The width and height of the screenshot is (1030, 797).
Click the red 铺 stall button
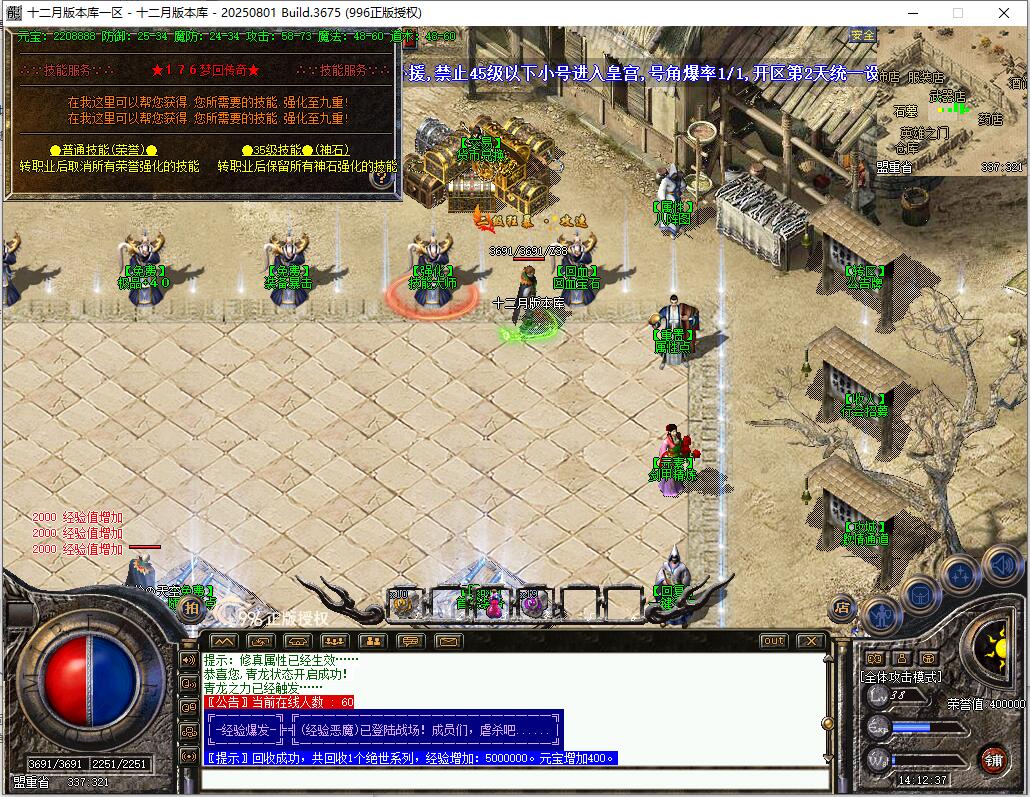click(x=992, y=759)
